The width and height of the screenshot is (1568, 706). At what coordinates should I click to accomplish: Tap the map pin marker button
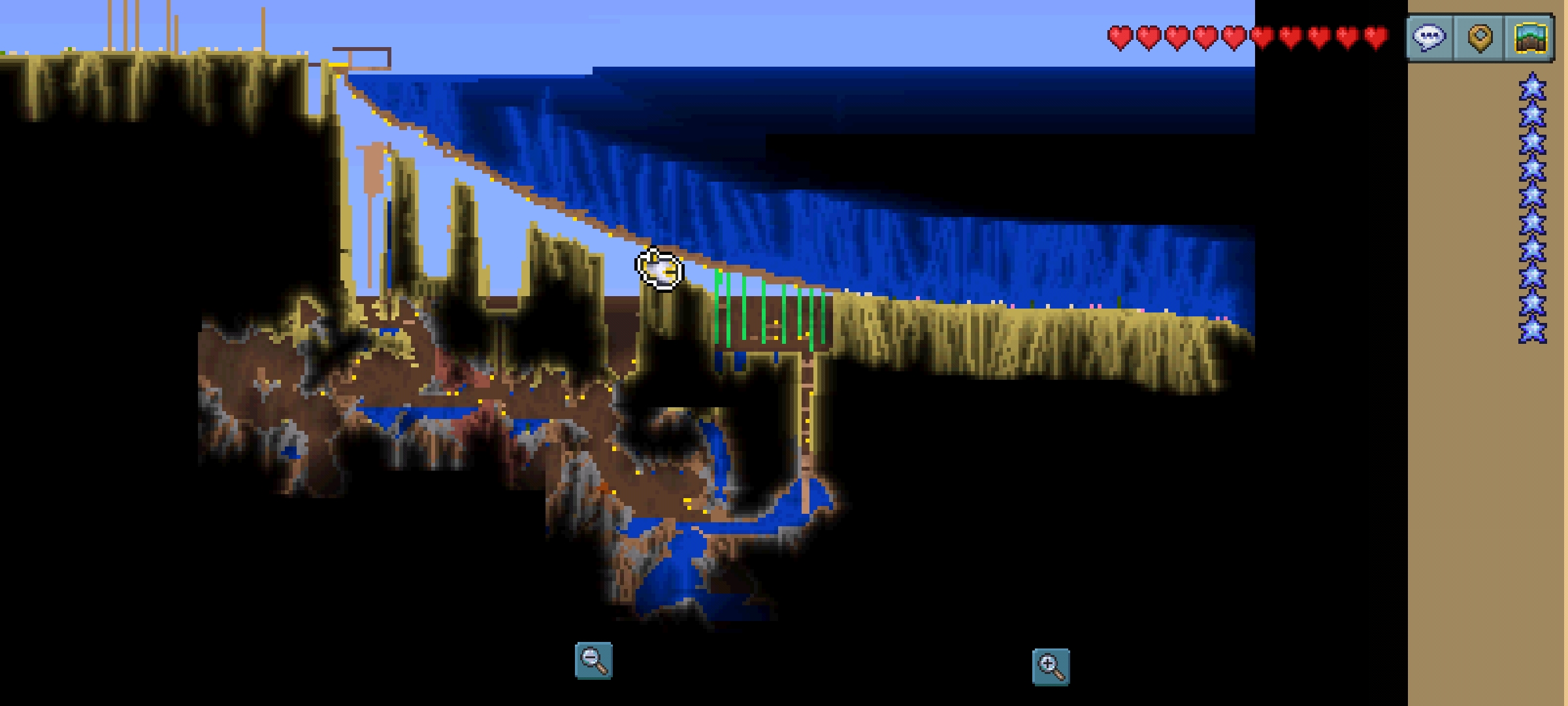1480,37
